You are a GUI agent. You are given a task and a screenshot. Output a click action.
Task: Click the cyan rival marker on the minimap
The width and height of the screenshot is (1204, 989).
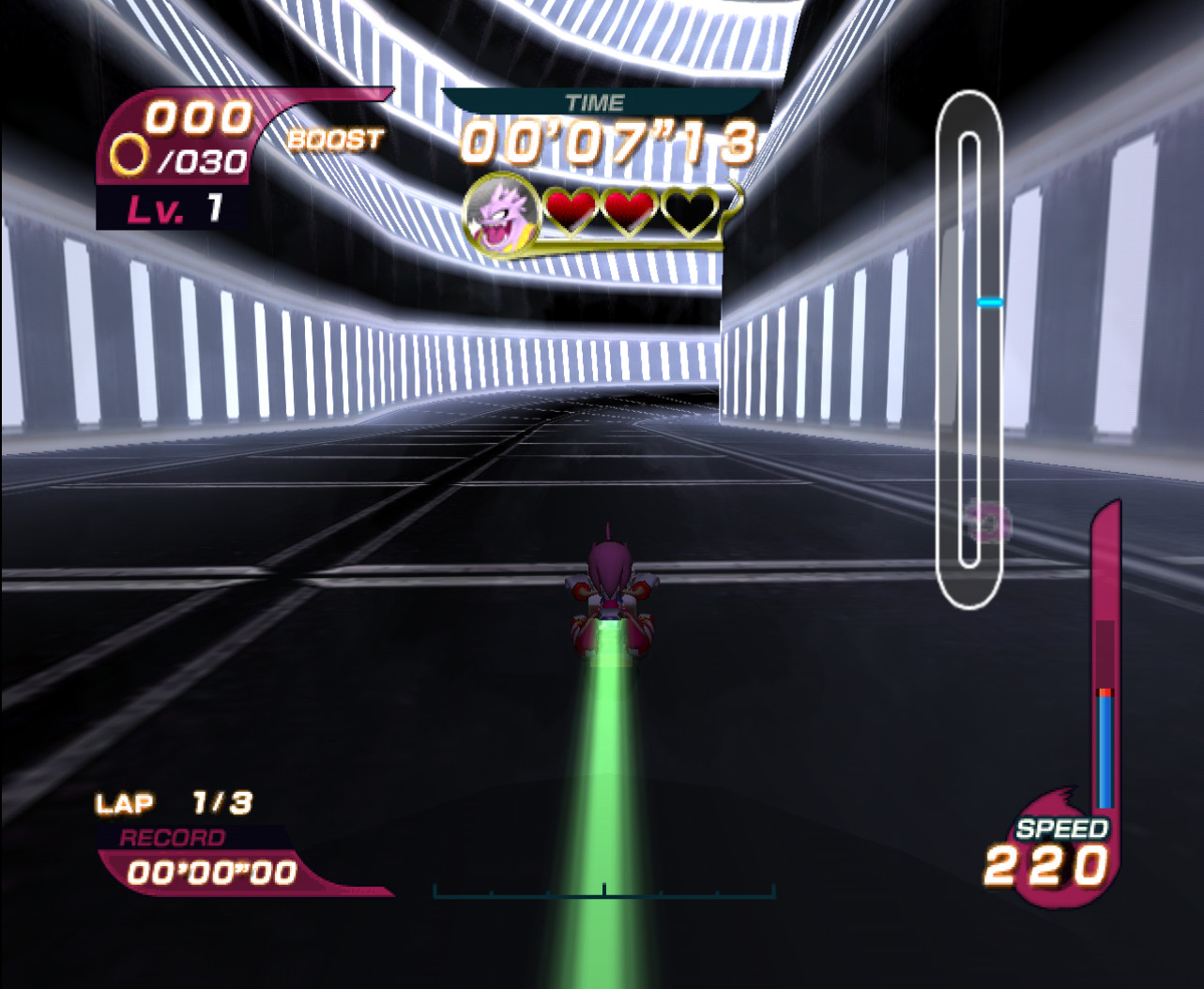coord(990,300)
